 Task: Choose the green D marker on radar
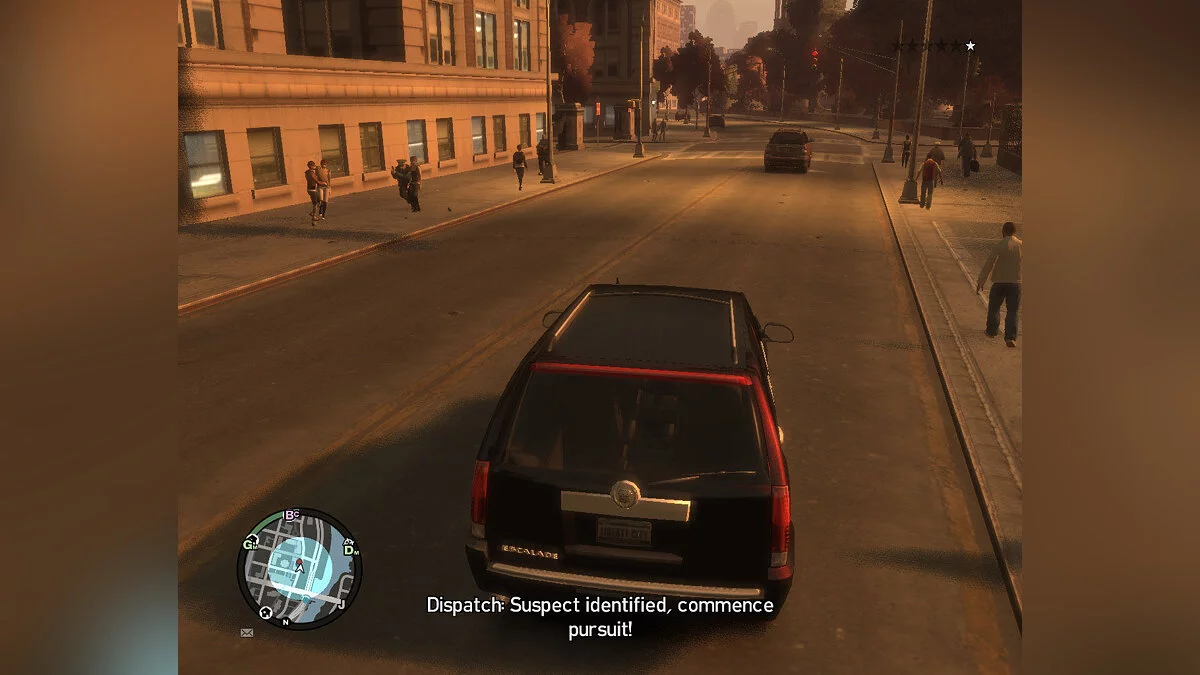(348, 549)
